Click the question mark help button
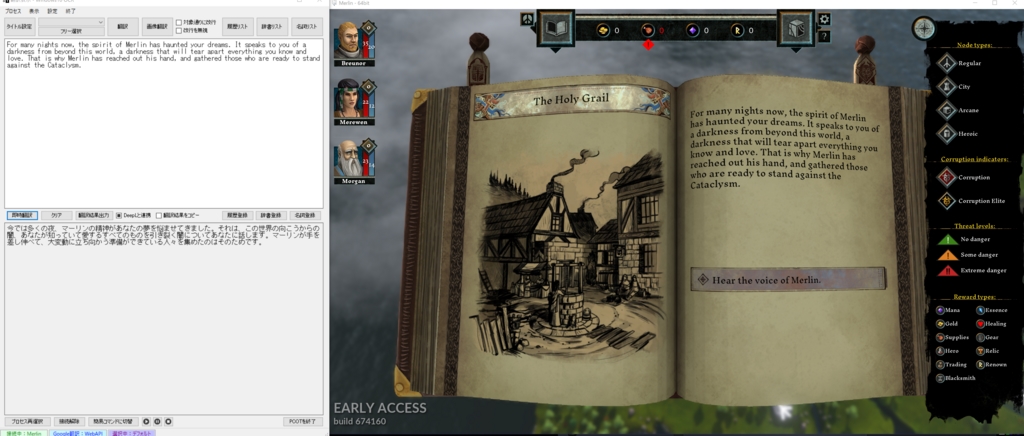The height and width of the screenshot is (436, 1024). tap(824, 36)
